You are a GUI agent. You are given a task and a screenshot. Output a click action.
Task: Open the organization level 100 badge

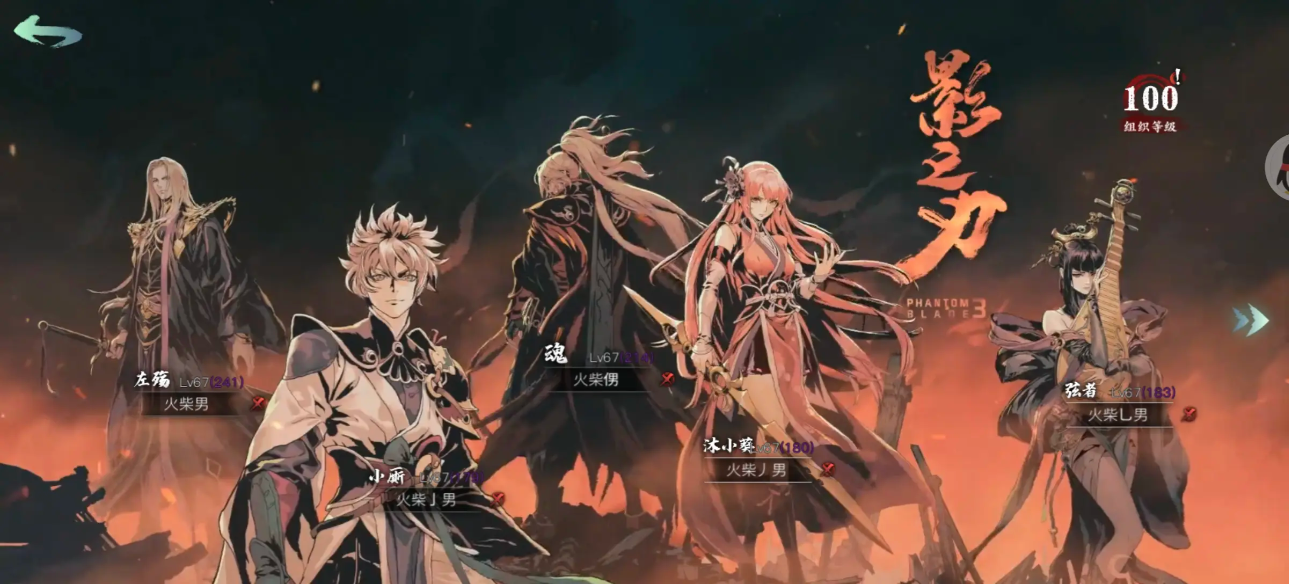click(x=1150, y=103)
